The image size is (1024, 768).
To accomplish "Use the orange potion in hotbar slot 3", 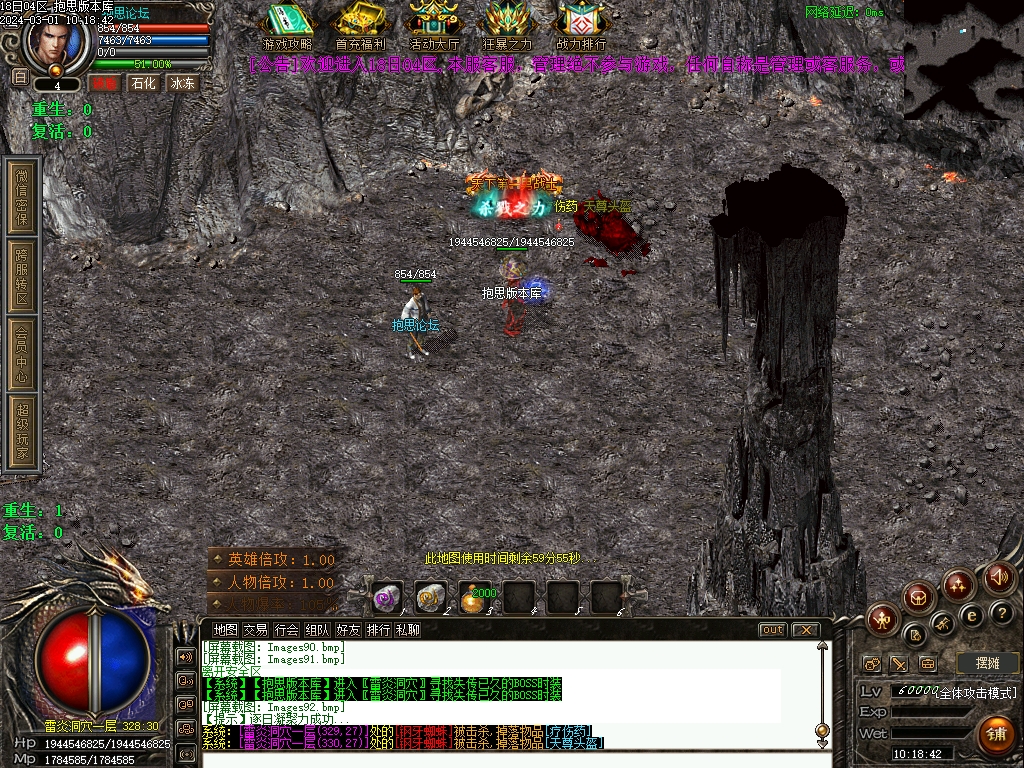I will [x=475, y=597].
